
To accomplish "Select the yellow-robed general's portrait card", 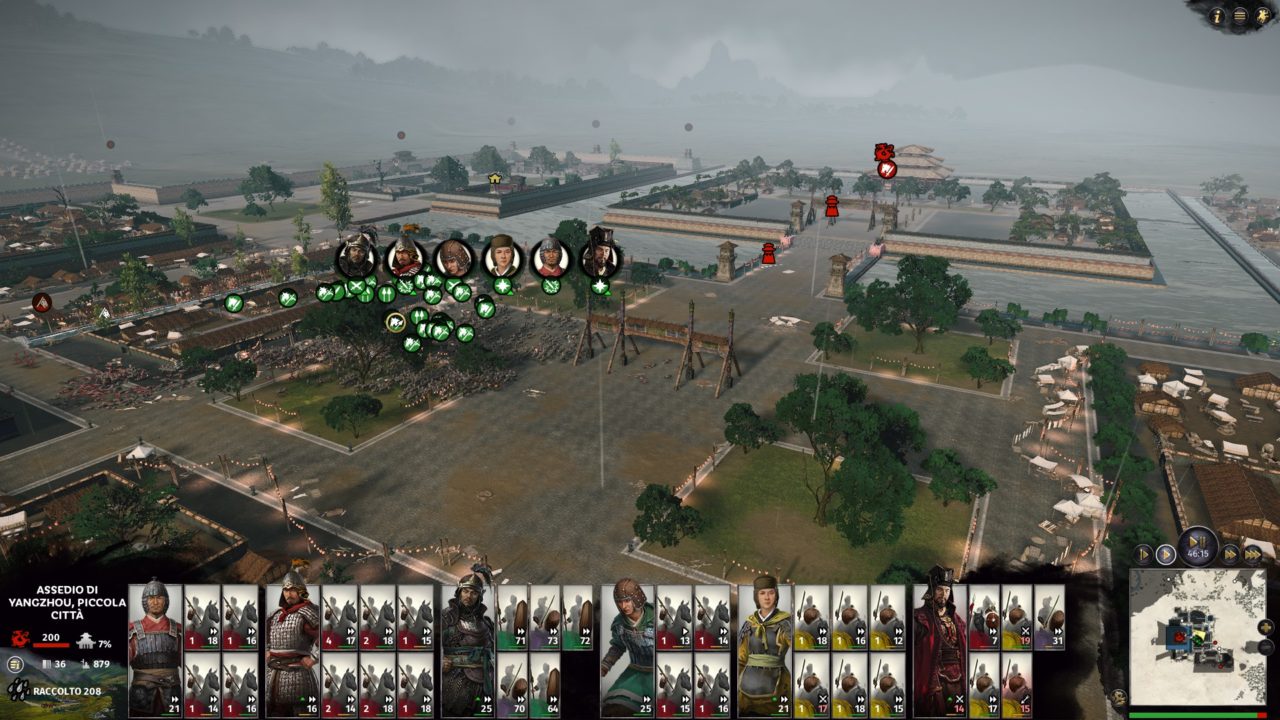I will [765, 650].
